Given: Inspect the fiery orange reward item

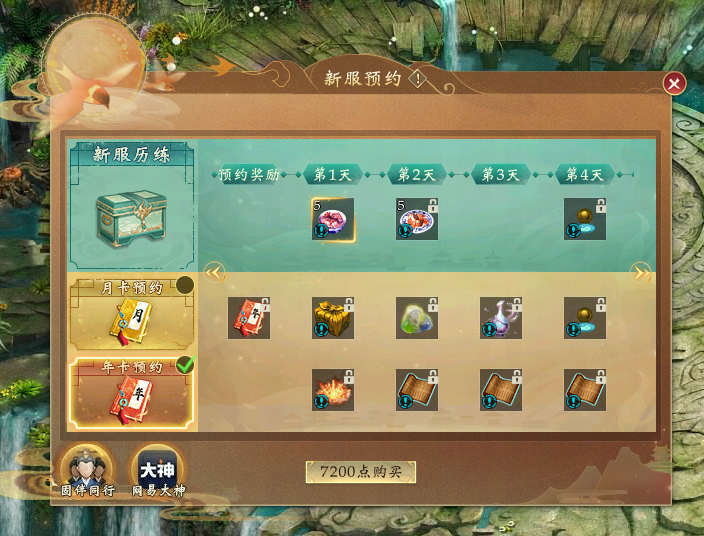Looking at the screenshot, I should coord(333,390).
